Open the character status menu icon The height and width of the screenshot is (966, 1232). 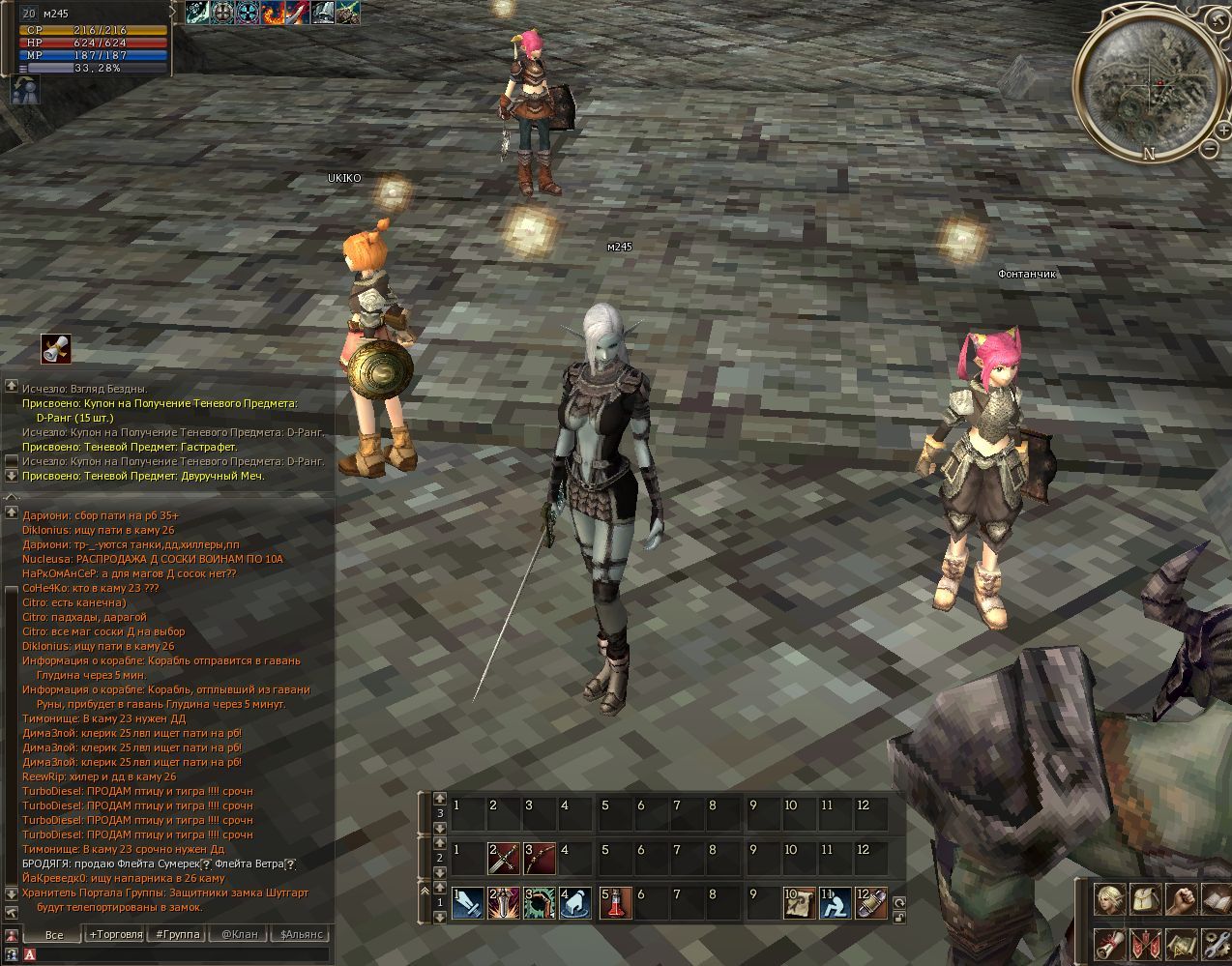1110,898
